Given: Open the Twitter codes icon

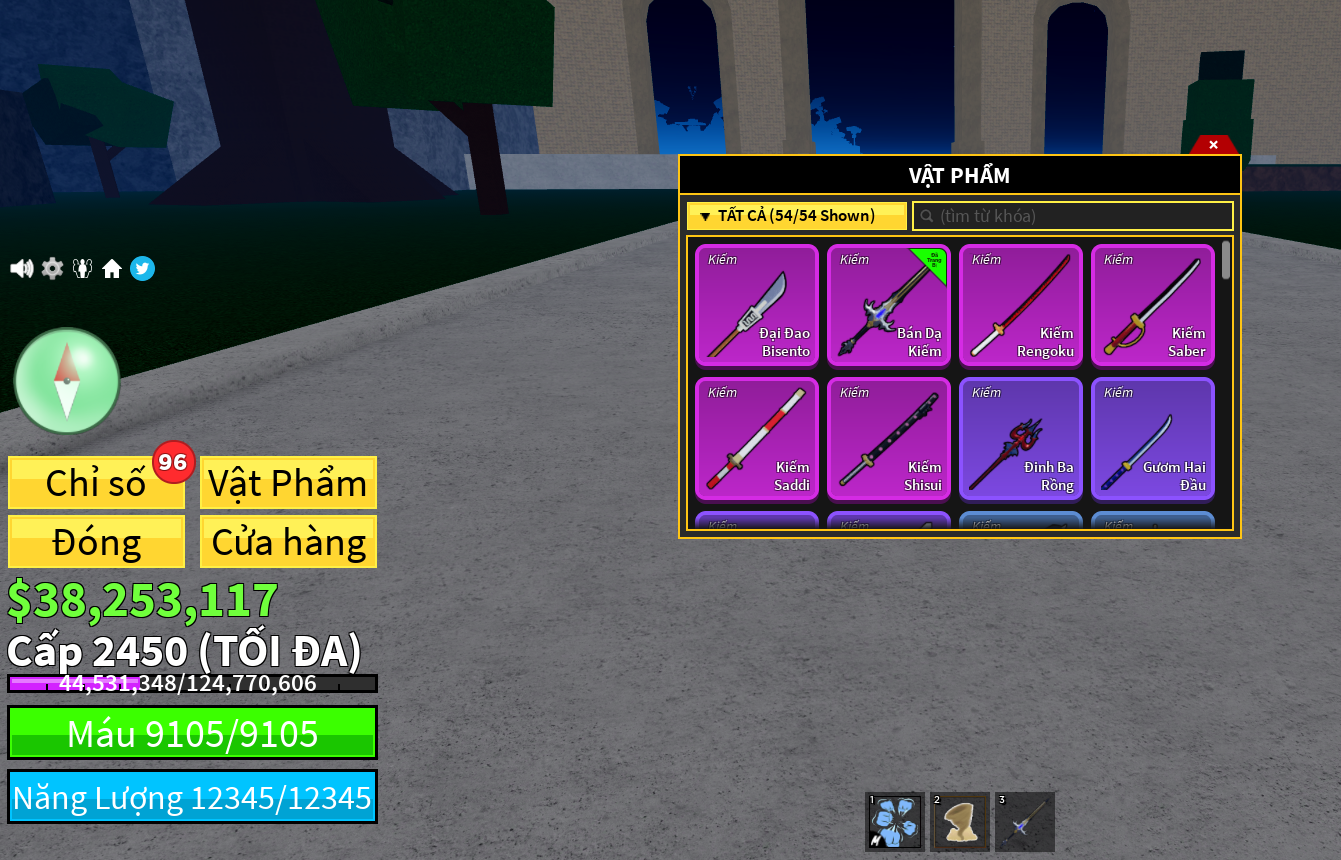Looking at the screenshot, I should pyautogui.click(x=142, y=268).
